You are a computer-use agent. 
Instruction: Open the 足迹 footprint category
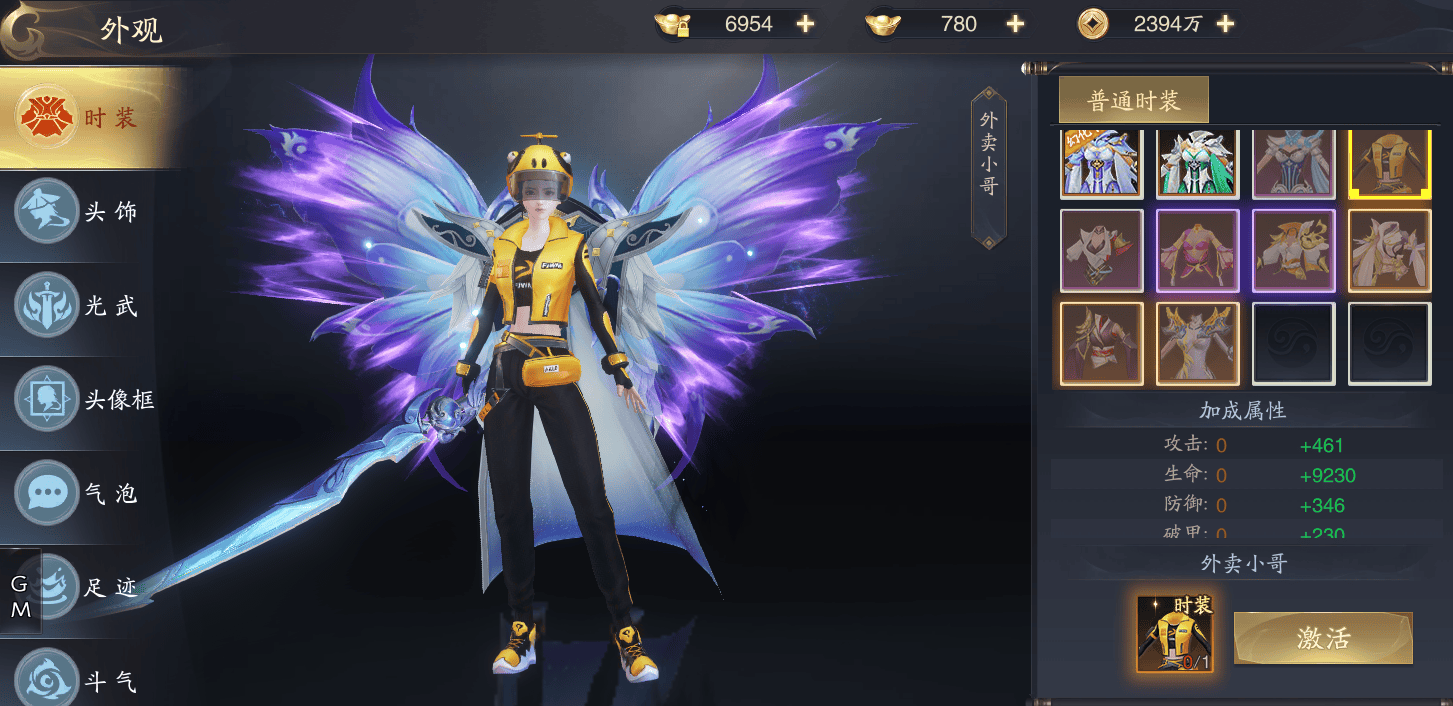point(95,587)
